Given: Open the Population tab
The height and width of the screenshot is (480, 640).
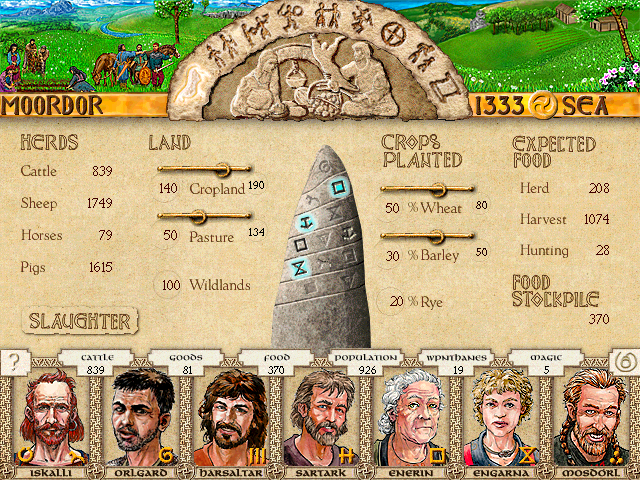Looking at the screenshot, I should [365, 363].
